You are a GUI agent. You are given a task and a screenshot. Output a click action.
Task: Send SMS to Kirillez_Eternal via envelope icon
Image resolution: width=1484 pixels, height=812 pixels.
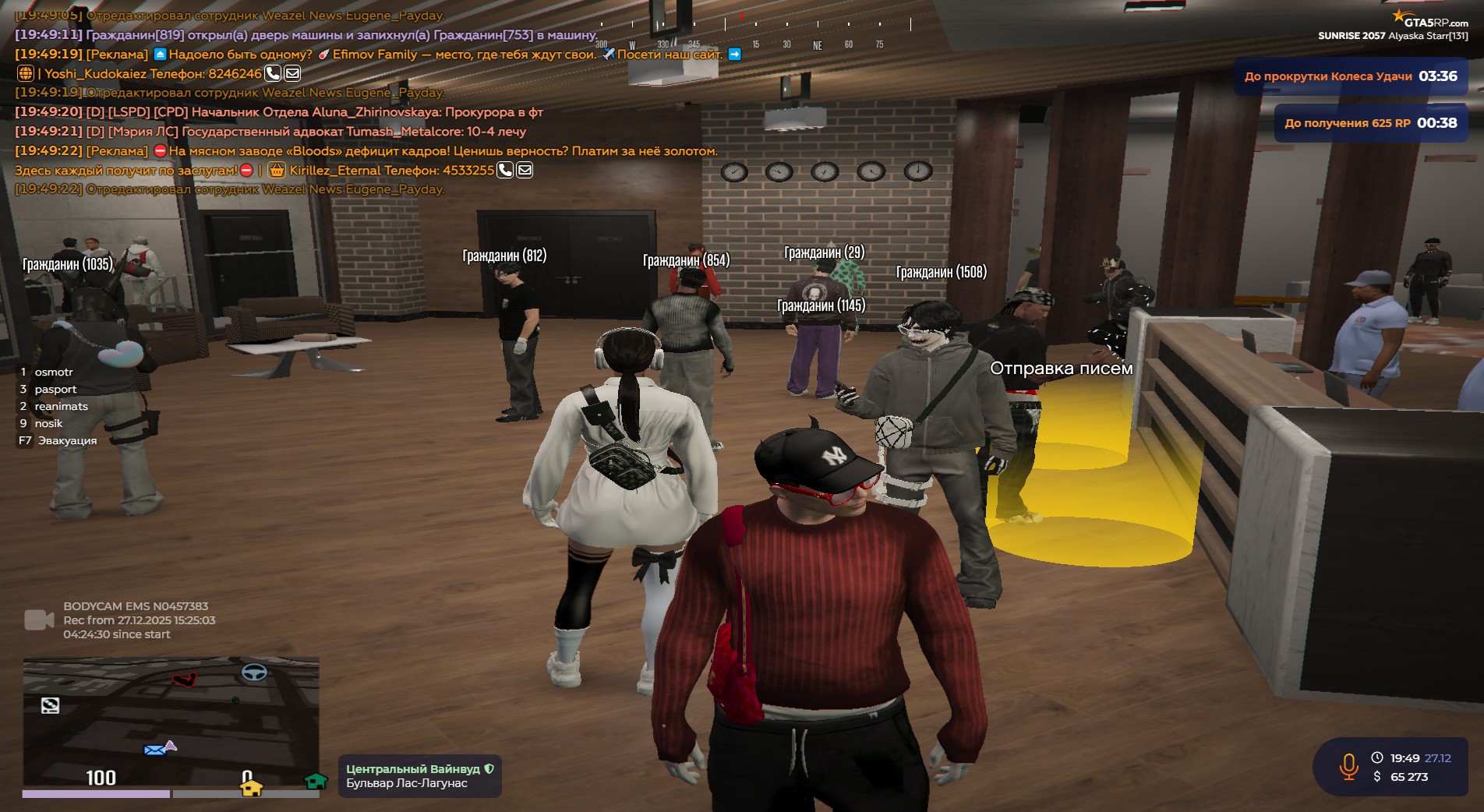[x=525, y=170]
